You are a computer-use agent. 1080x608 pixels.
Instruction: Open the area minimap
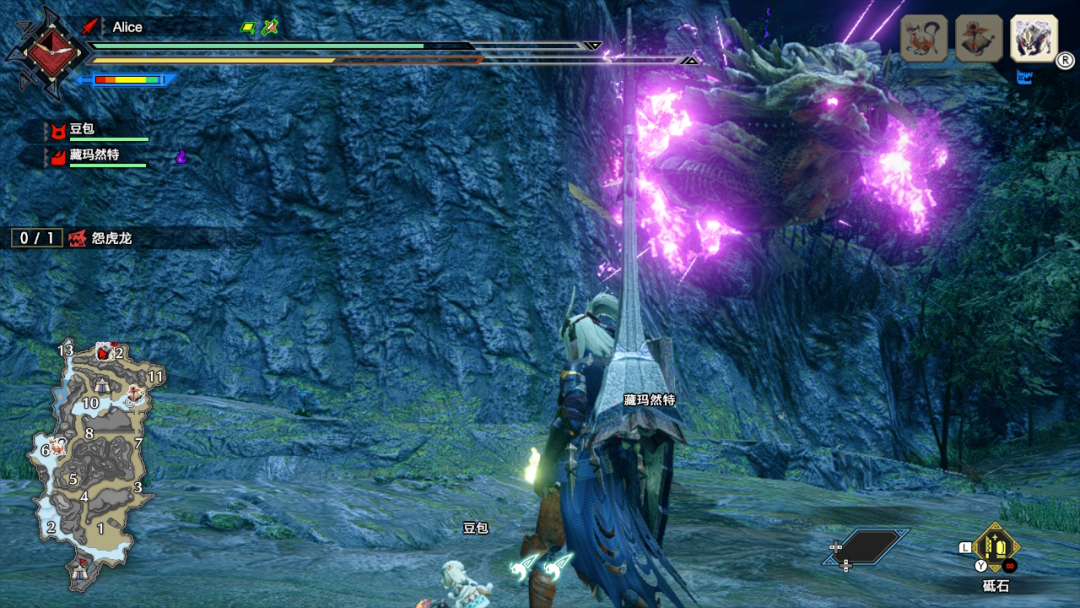(x=95, y=460)
